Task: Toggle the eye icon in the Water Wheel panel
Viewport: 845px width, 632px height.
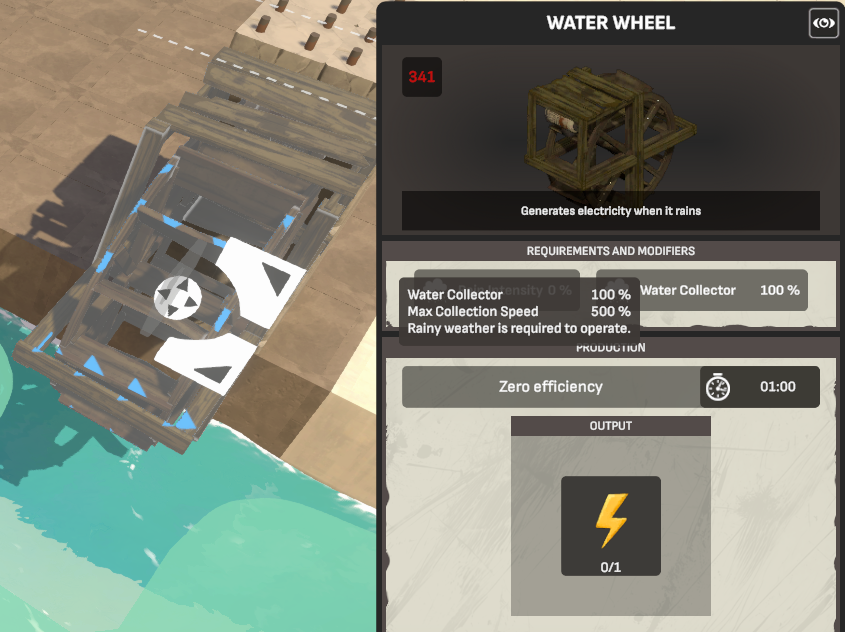Action: [823, 23]
